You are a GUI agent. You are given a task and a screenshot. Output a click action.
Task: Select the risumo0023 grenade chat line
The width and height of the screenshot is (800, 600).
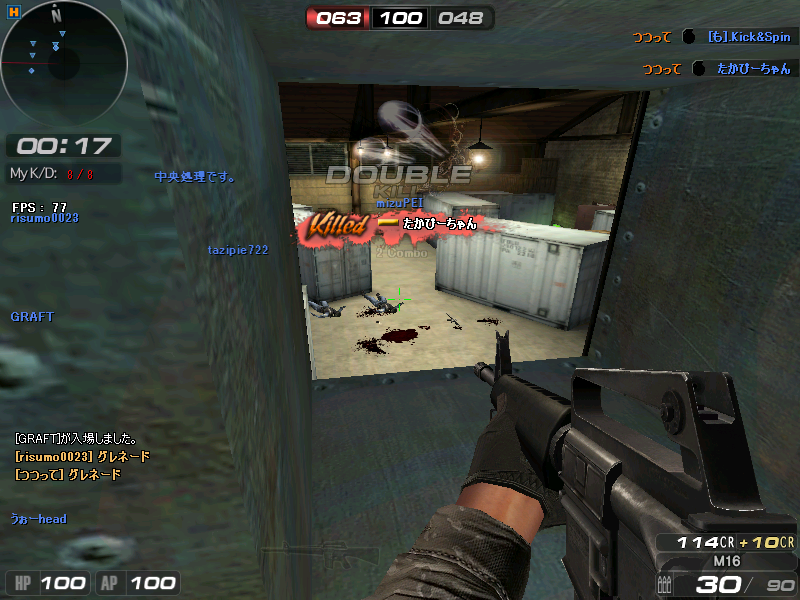point(82,456)
